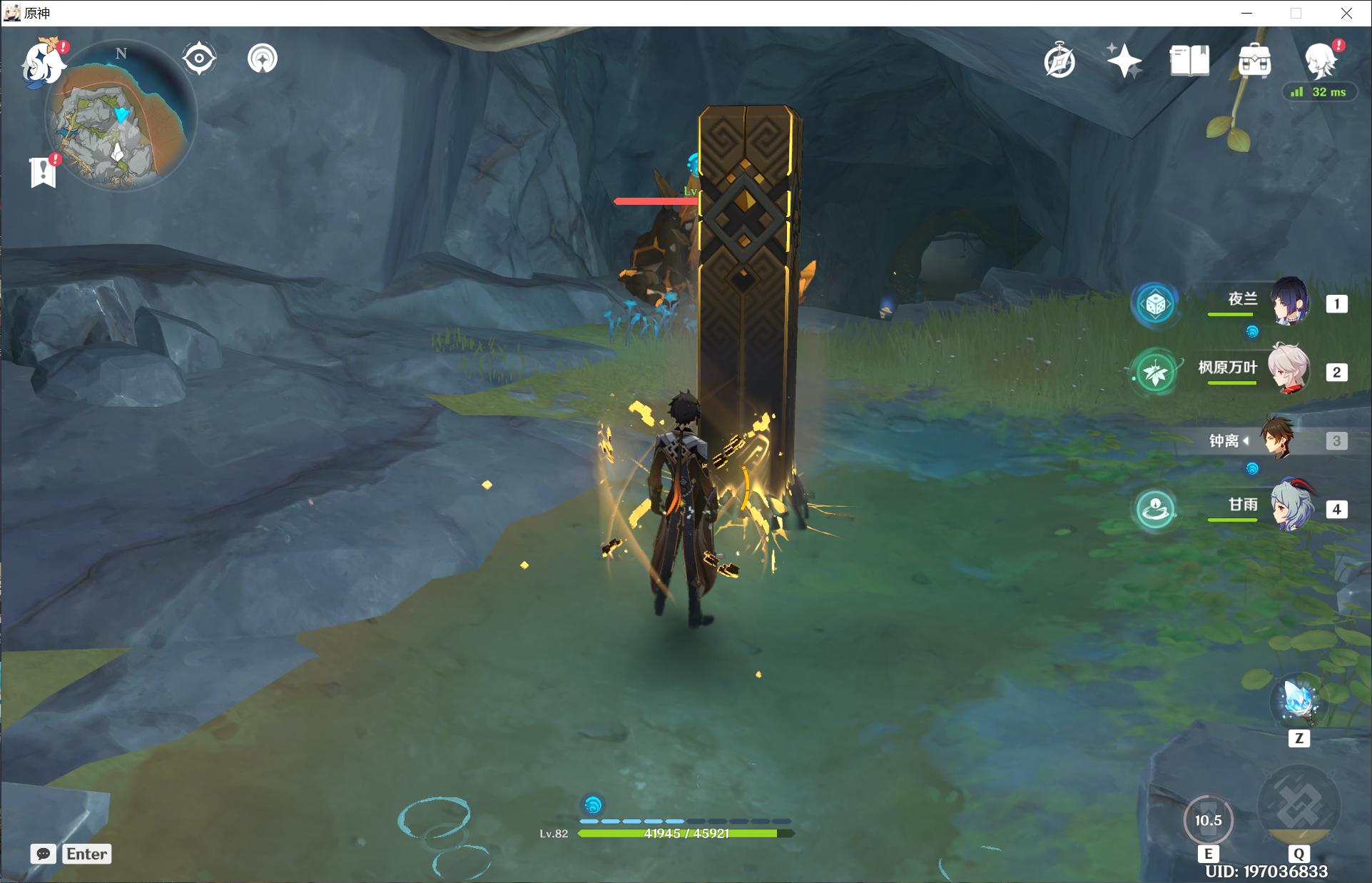Minimize the 原神 game window
Viewport: 1372px width, 883px height.
point(1247,13)
